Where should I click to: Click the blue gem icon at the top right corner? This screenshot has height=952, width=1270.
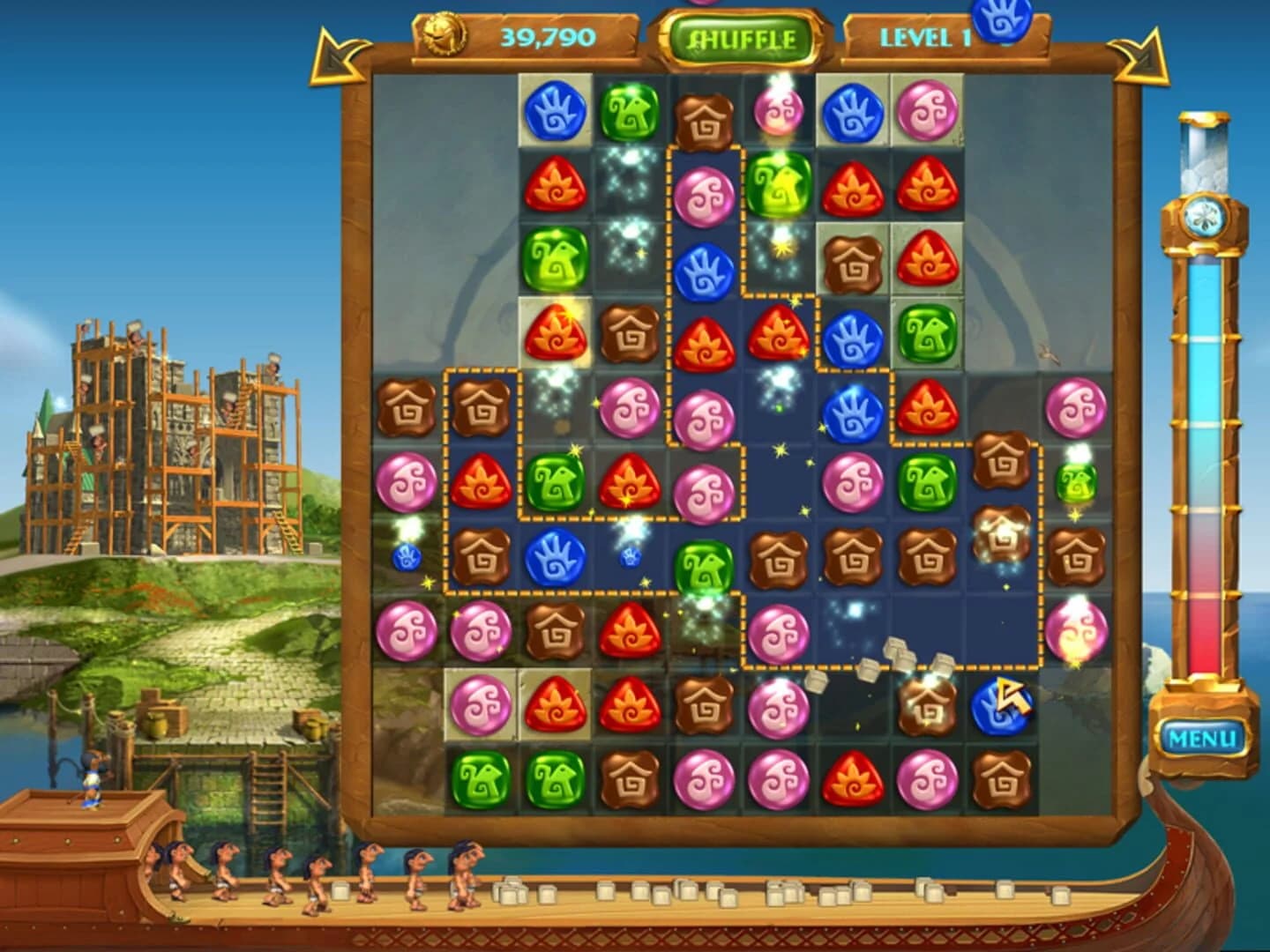pyautogui.click(x=1000, y=16)
